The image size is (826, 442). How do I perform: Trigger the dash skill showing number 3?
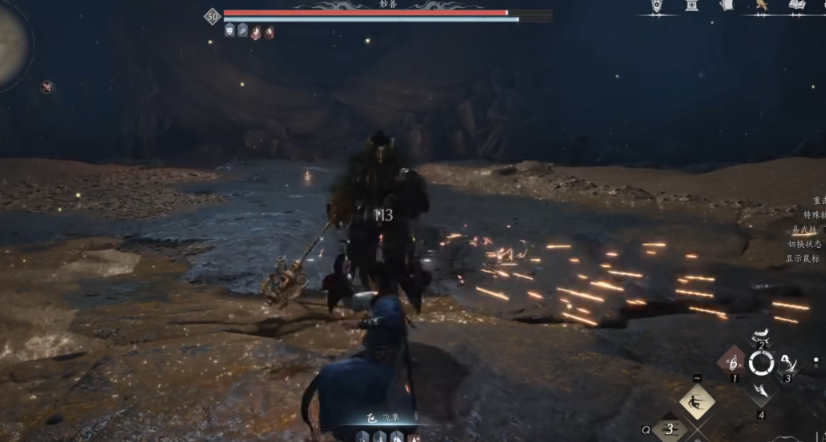672,430
